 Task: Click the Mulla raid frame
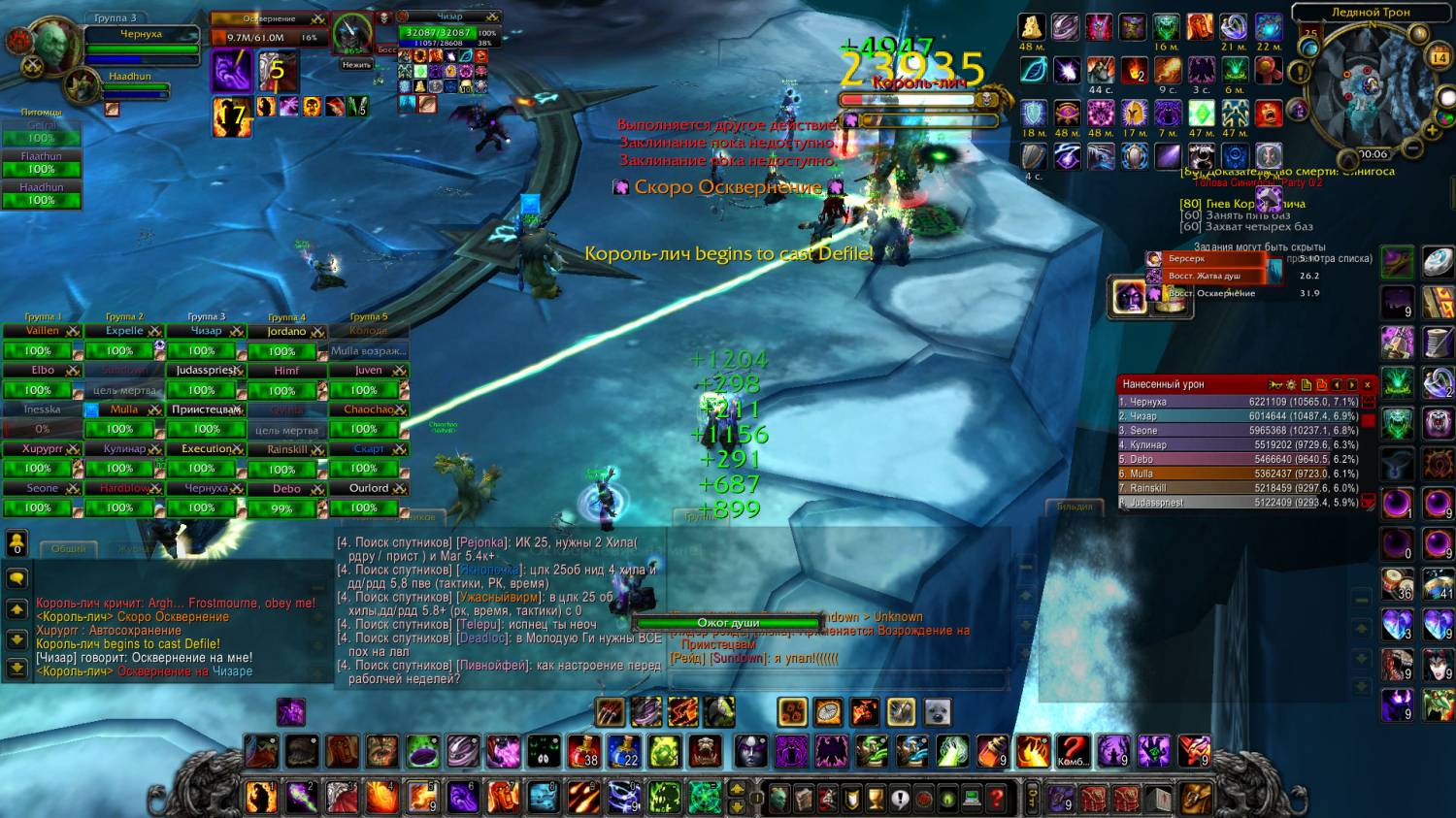pyautogui.click(x=124, y=410)
